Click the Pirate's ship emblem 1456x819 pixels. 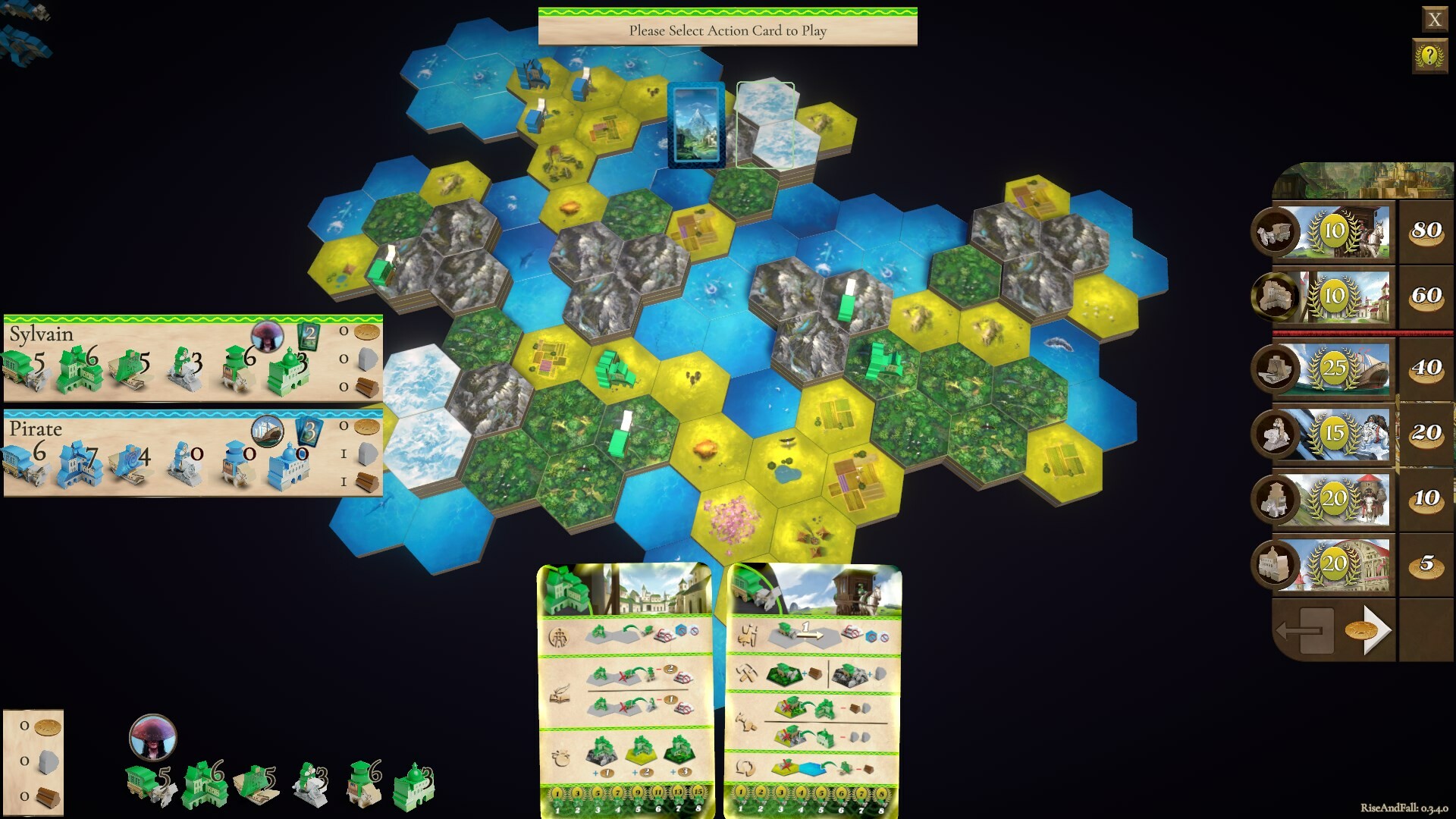pos(266,432)
